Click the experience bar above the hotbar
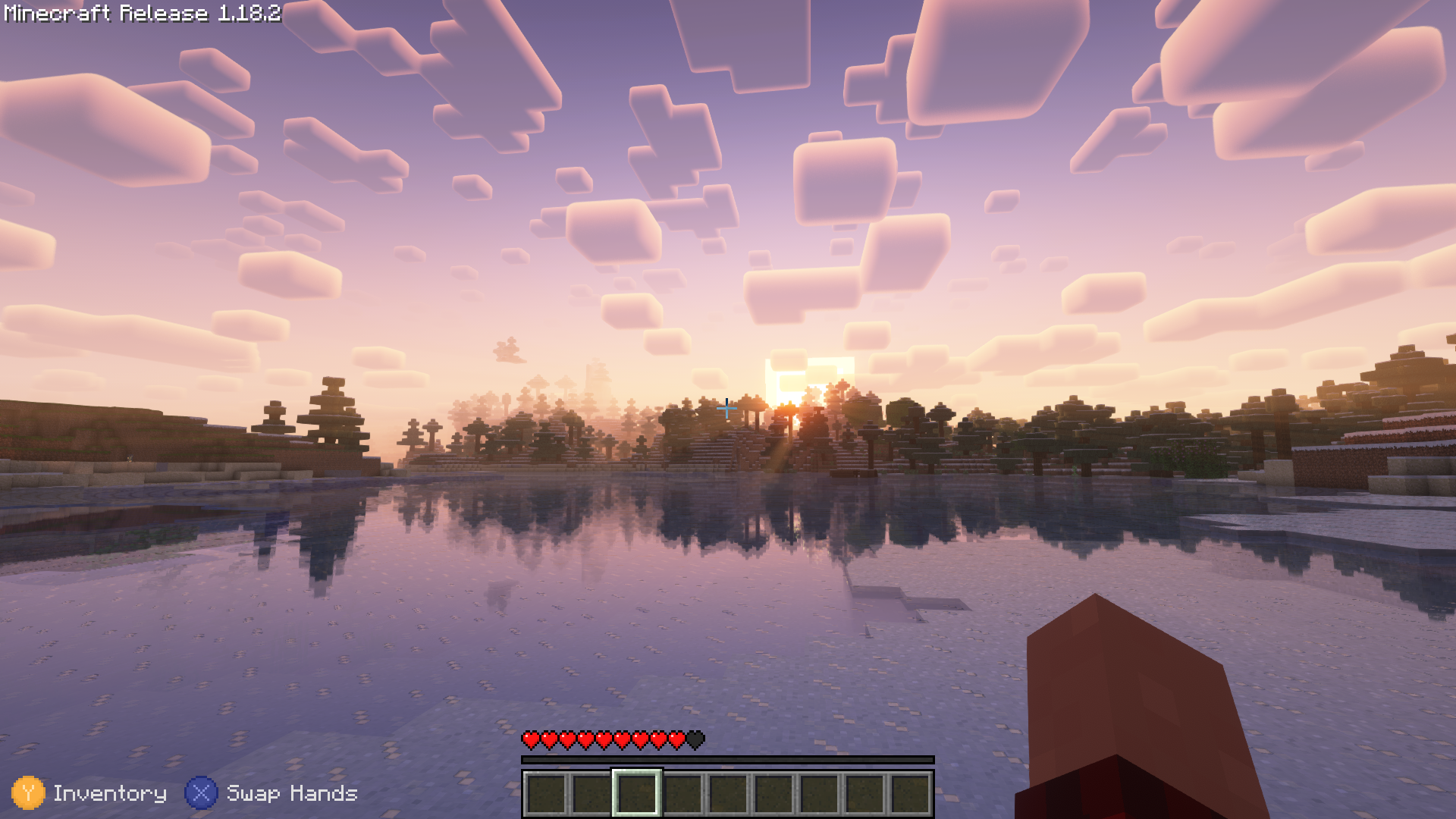The height and width of the screenshot is (819, 1456). click(726, 758)
